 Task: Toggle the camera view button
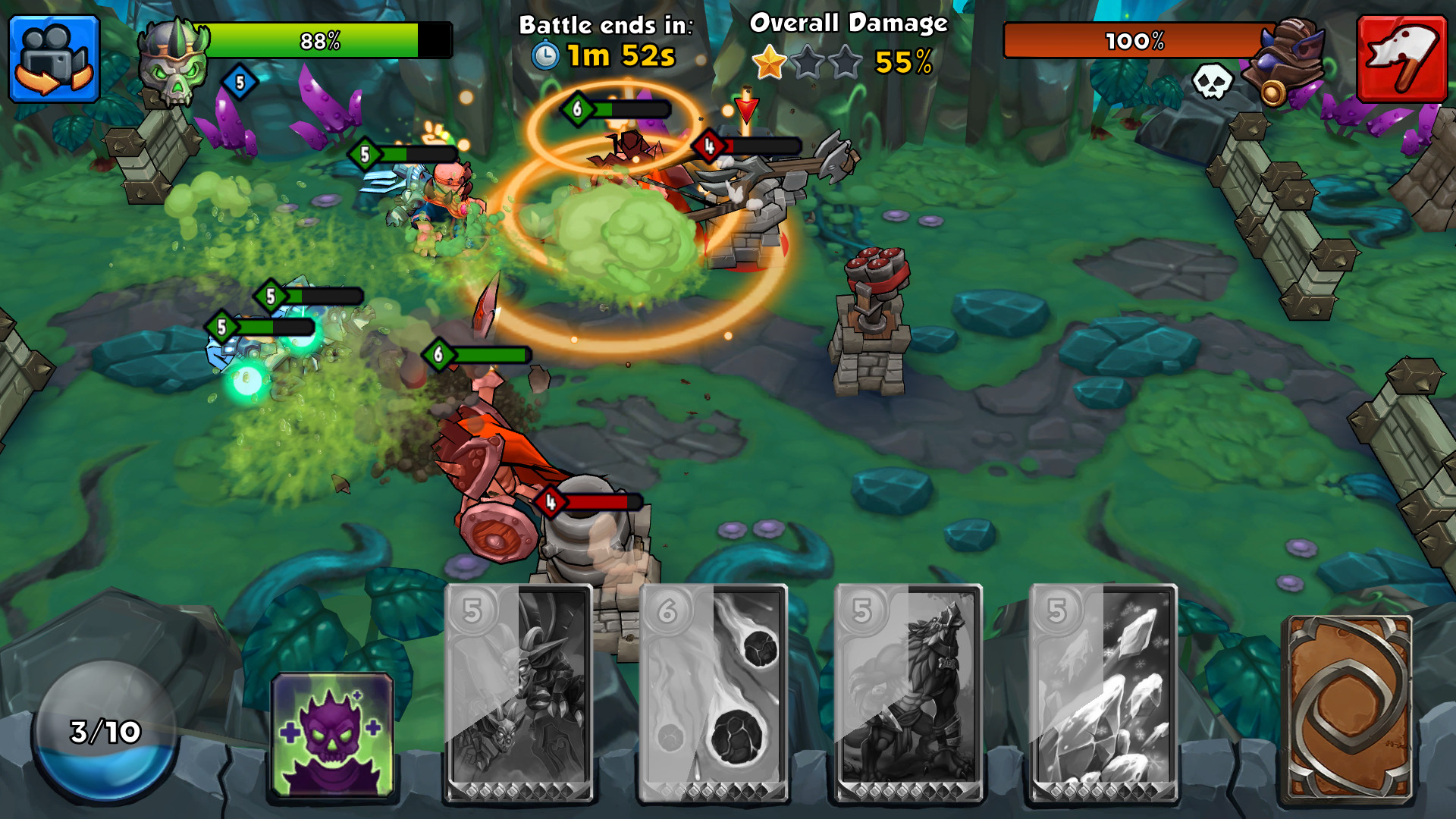tap(54, 58)
